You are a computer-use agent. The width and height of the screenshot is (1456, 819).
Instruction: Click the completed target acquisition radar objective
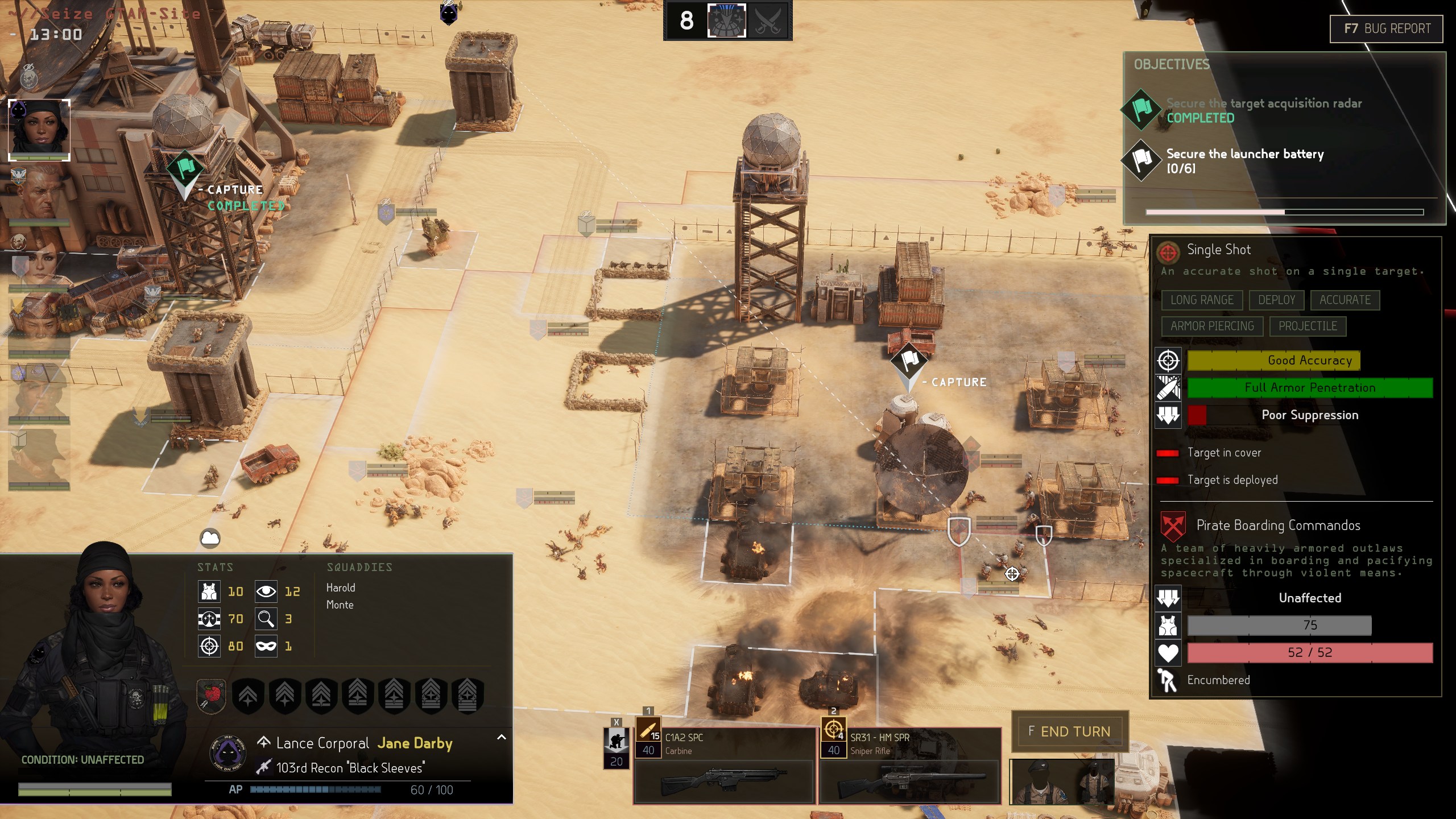click(x=1263, y=110)
